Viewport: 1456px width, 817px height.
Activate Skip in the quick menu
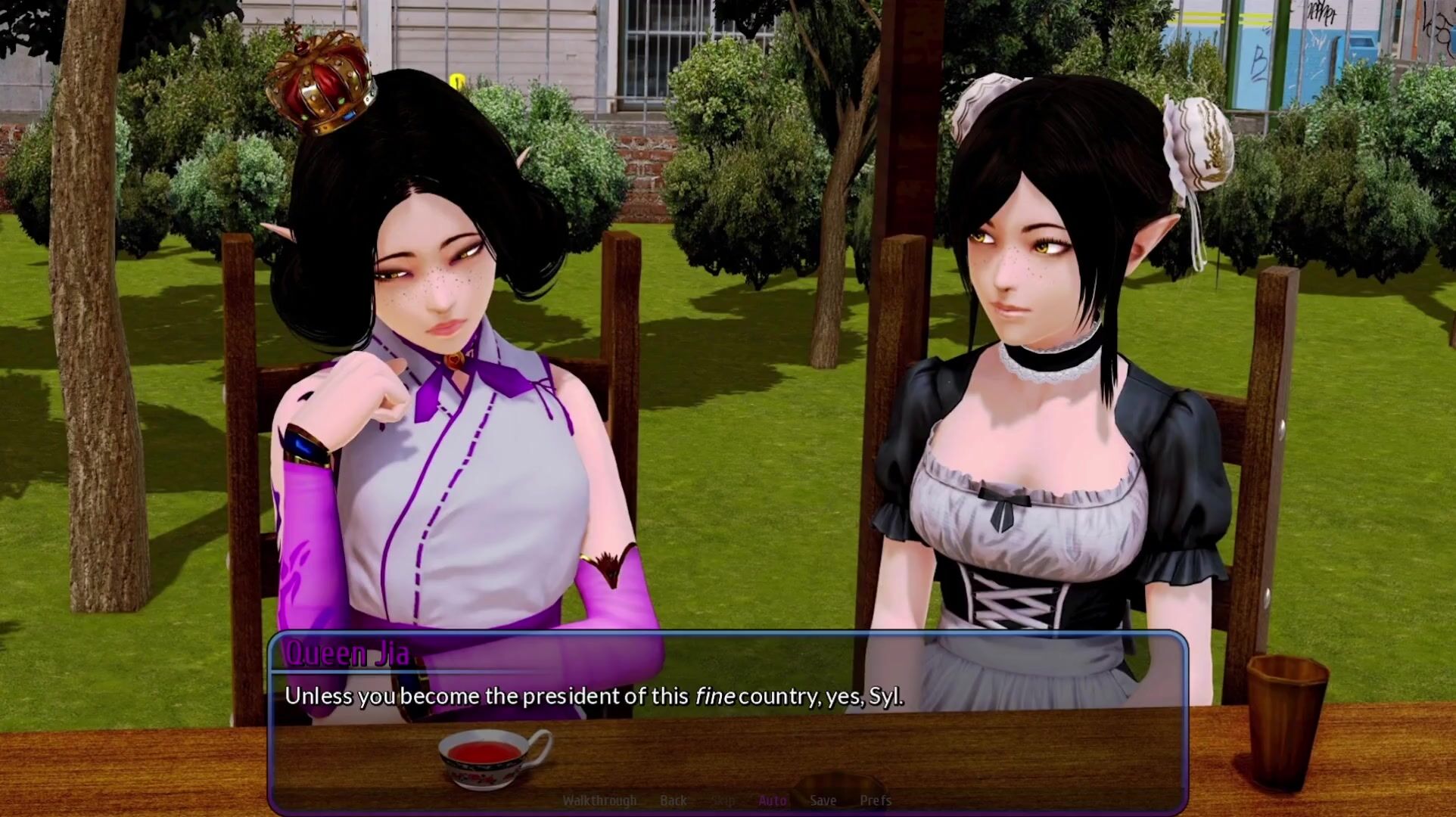coord(723,800)
